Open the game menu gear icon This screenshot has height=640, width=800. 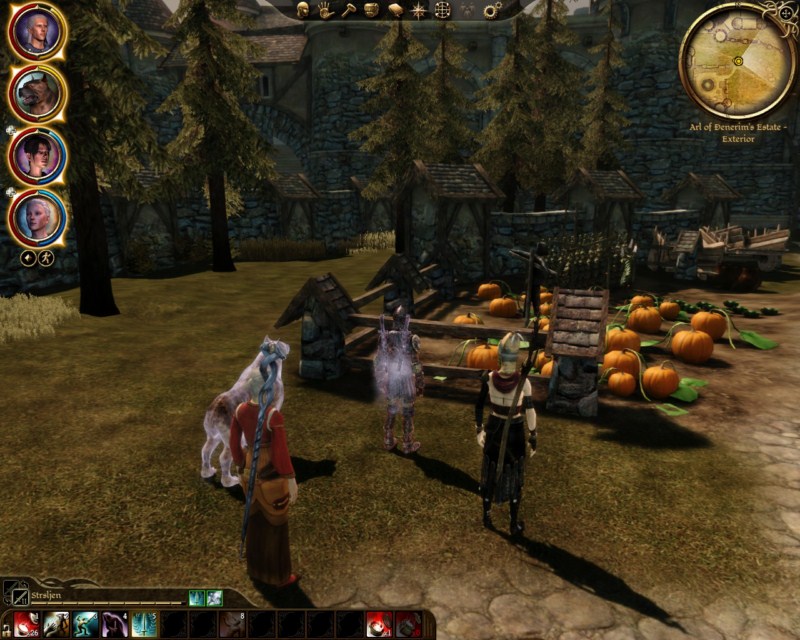coord(492,10)
